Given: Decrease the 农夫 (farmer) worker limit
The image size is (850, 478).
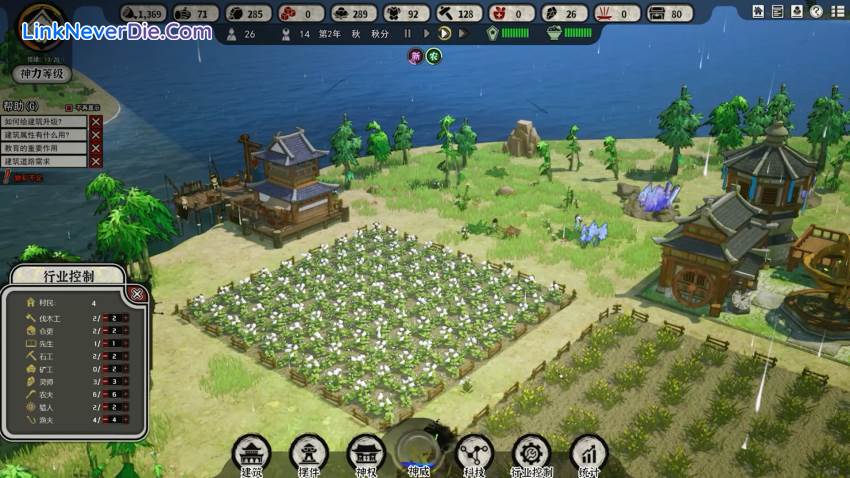Looking at the screenshot, I should point(104,395).
